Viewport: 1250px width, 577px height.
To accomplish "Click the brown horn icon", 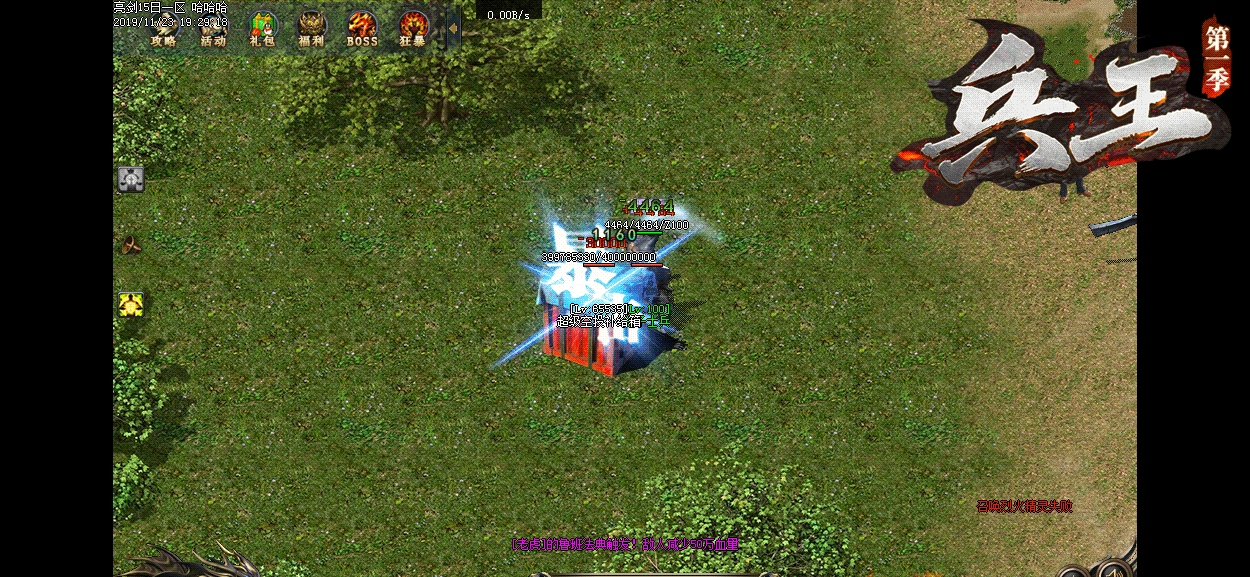I will [x=131, y=244].
